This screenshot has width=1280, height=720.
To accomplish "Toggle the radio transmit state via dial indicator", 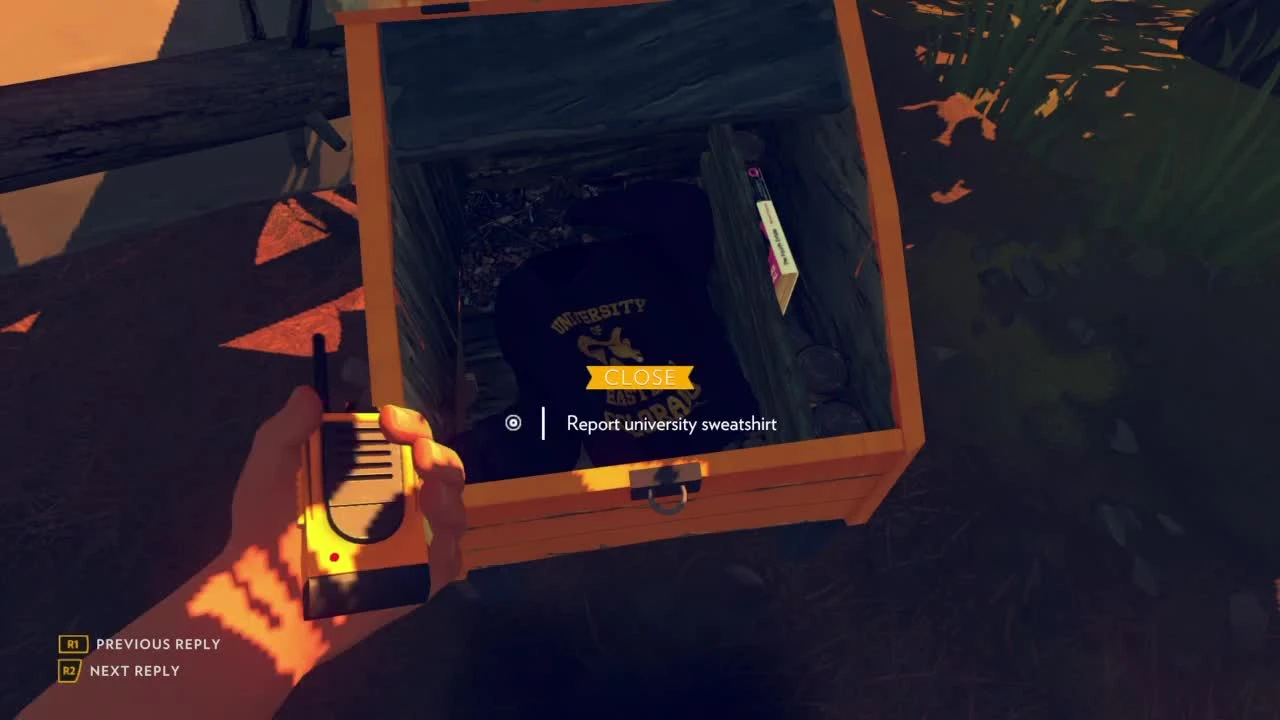I will coord(514,423).
